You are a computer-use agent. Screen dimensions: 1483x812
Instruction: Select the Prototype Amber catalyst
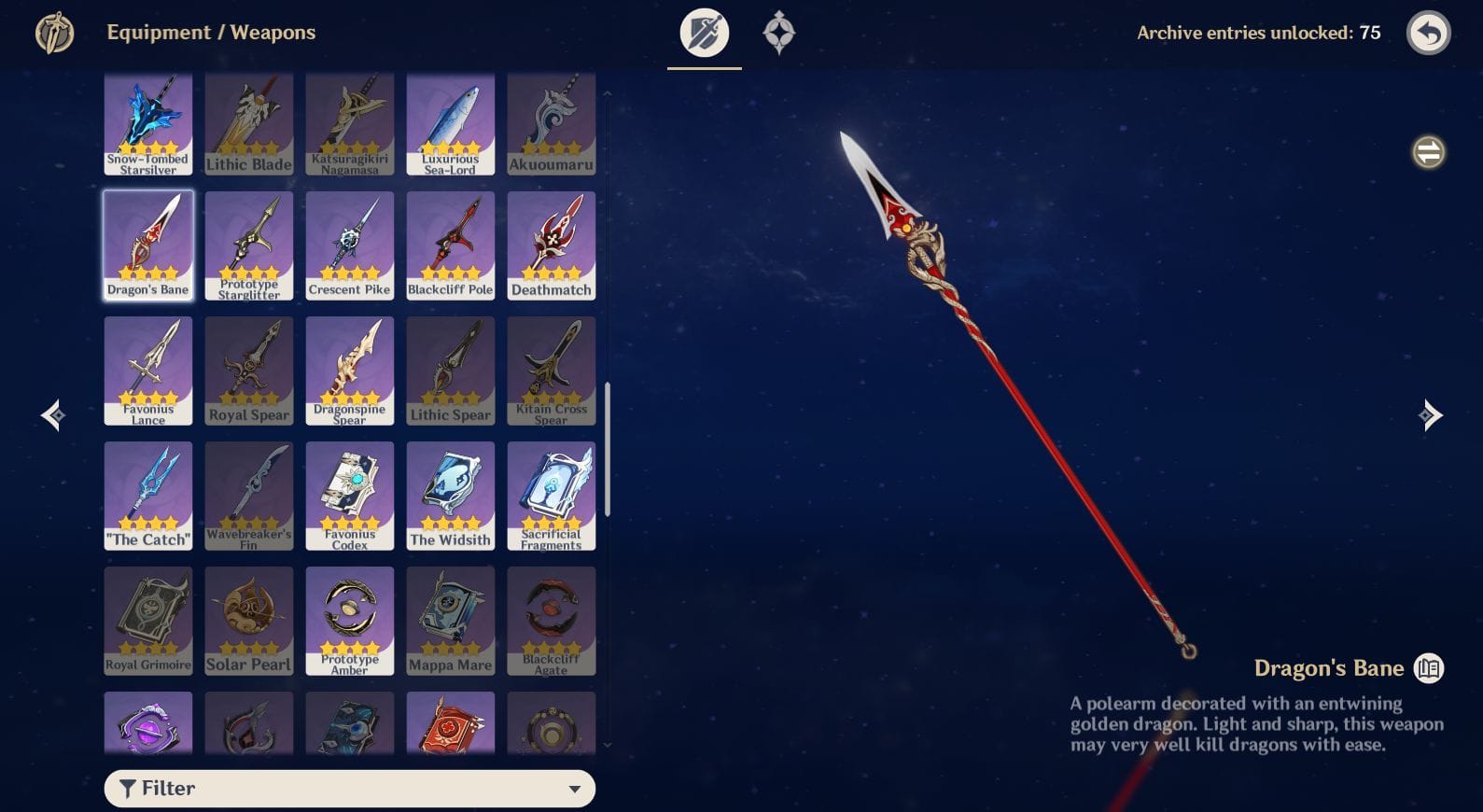(349, 620)
